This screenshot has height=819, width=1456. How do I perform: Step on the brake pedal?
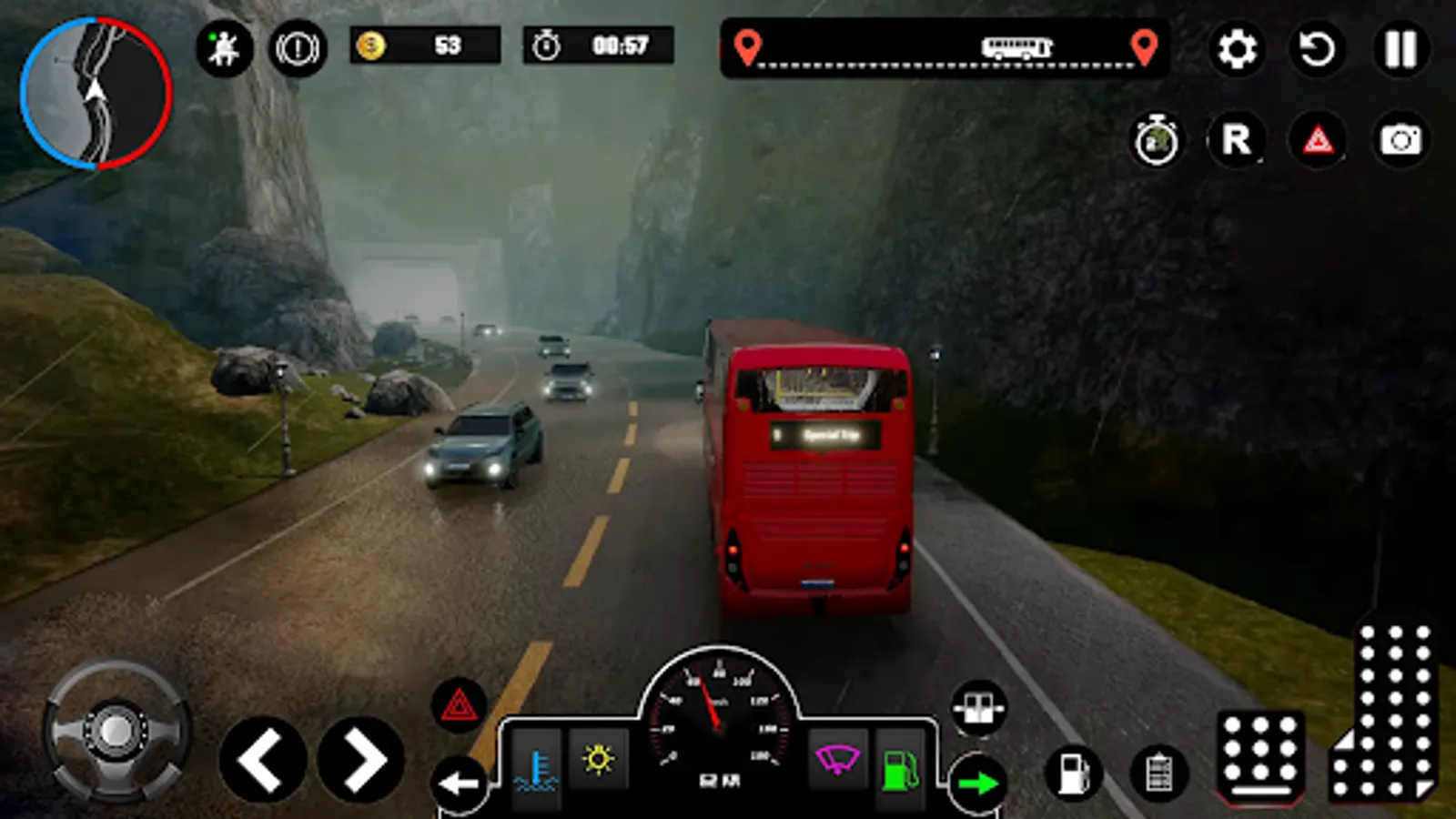1260,757
